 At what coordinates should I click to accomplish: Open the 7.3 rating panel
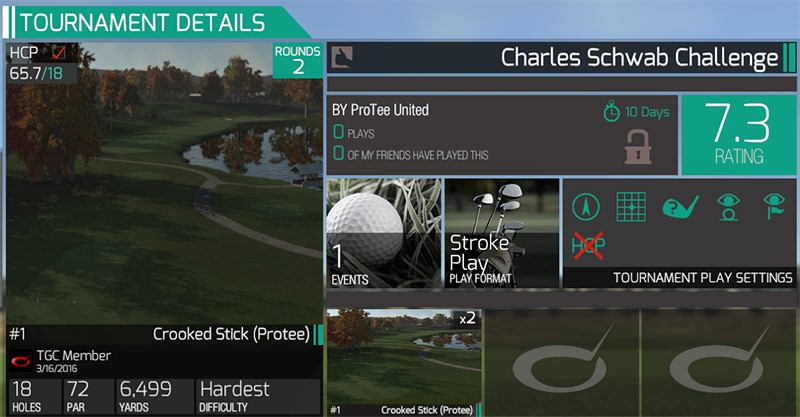[x=738, y=134]
